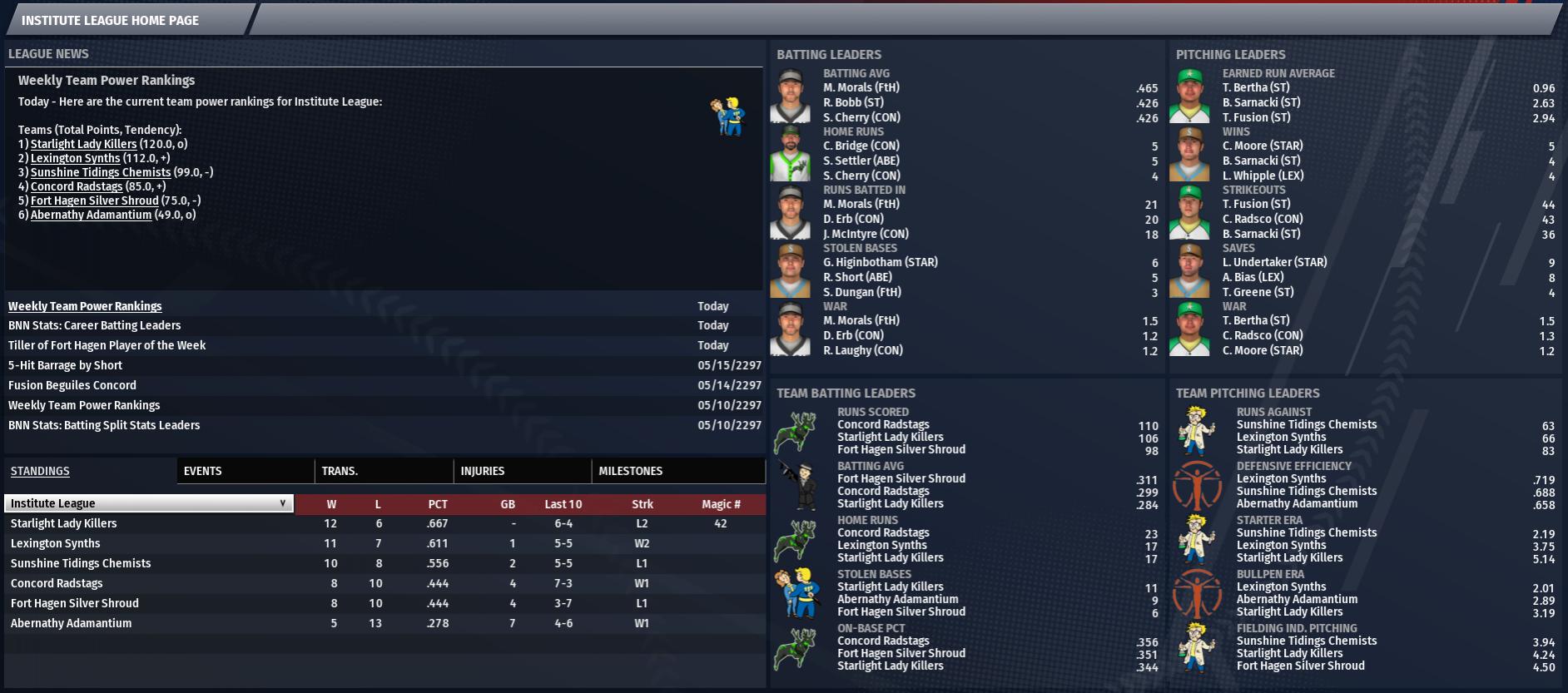Switch to the Events tab
This screenshot has width=1568, height=693.
pos(202,471)
